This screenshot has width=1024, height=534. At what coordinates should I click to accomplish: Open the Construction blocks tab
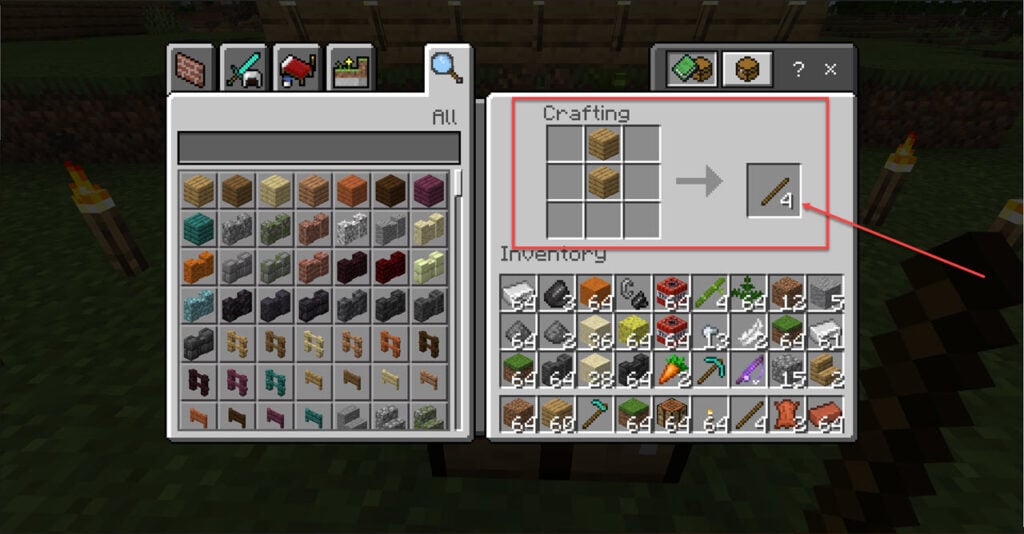tap(190, 68)
